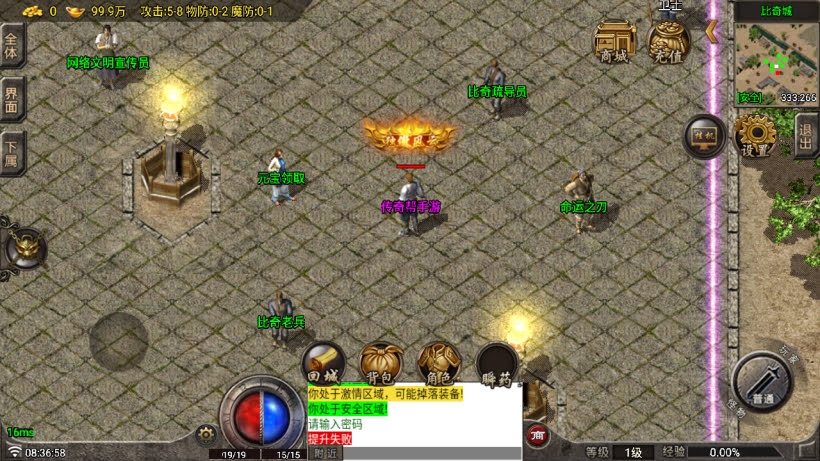The height and width of the screenshot is (461, 820).
Task: Toggle the 挂机 auto-play monitor button
Action: (x=703, y=138)
